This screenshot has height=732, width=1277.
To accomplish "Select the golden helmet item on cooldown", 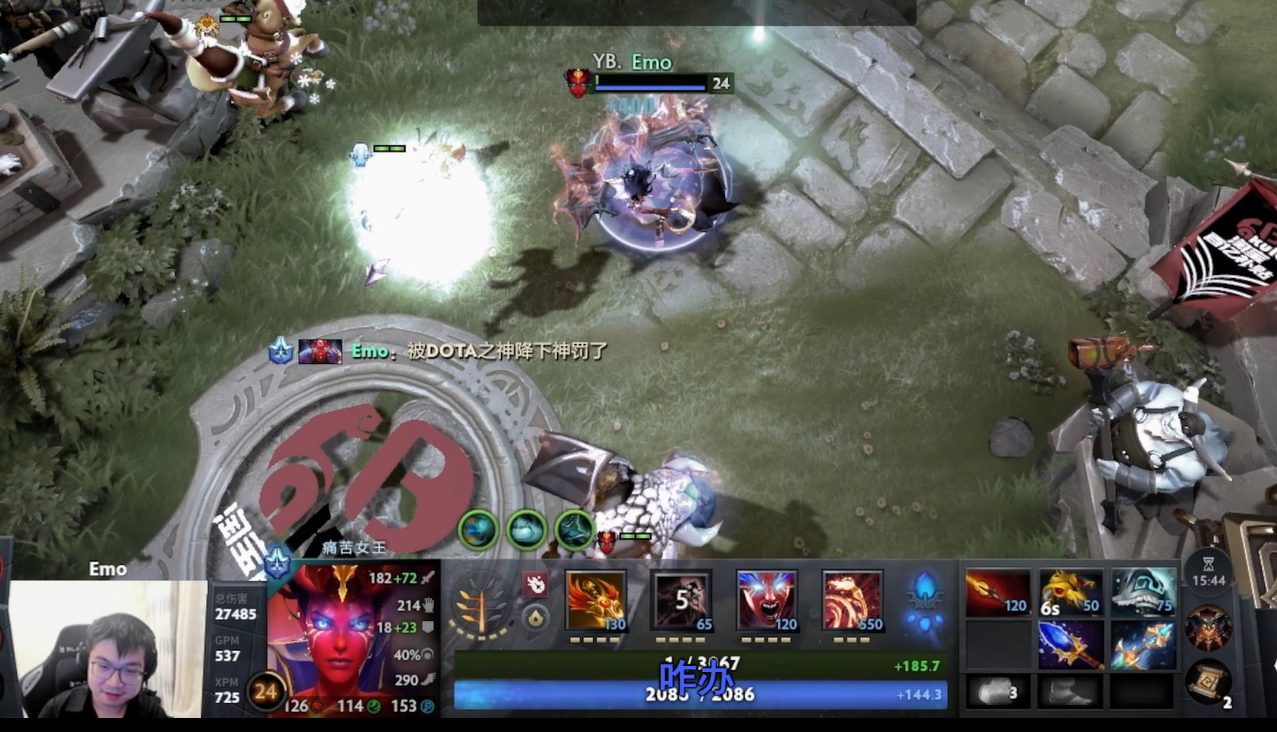I will pos(1071,593).
